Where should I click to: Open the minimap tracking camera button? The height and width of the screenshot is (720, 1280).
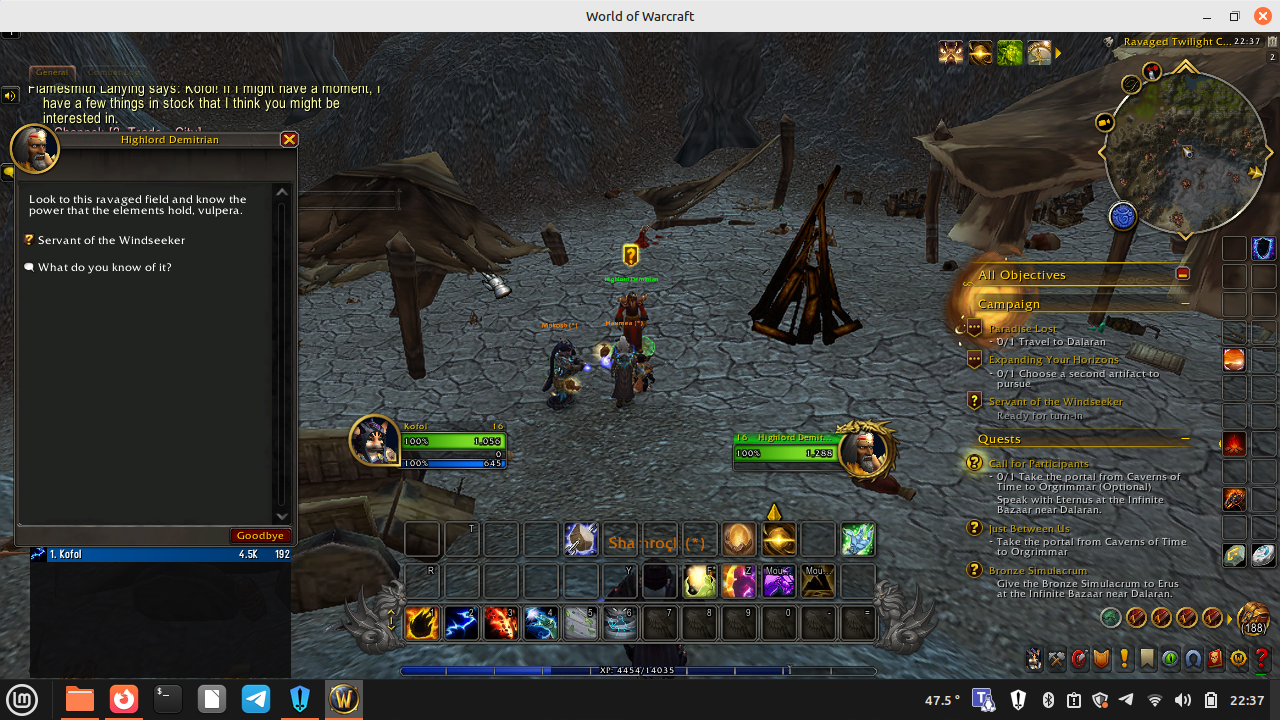[1105, 123]
